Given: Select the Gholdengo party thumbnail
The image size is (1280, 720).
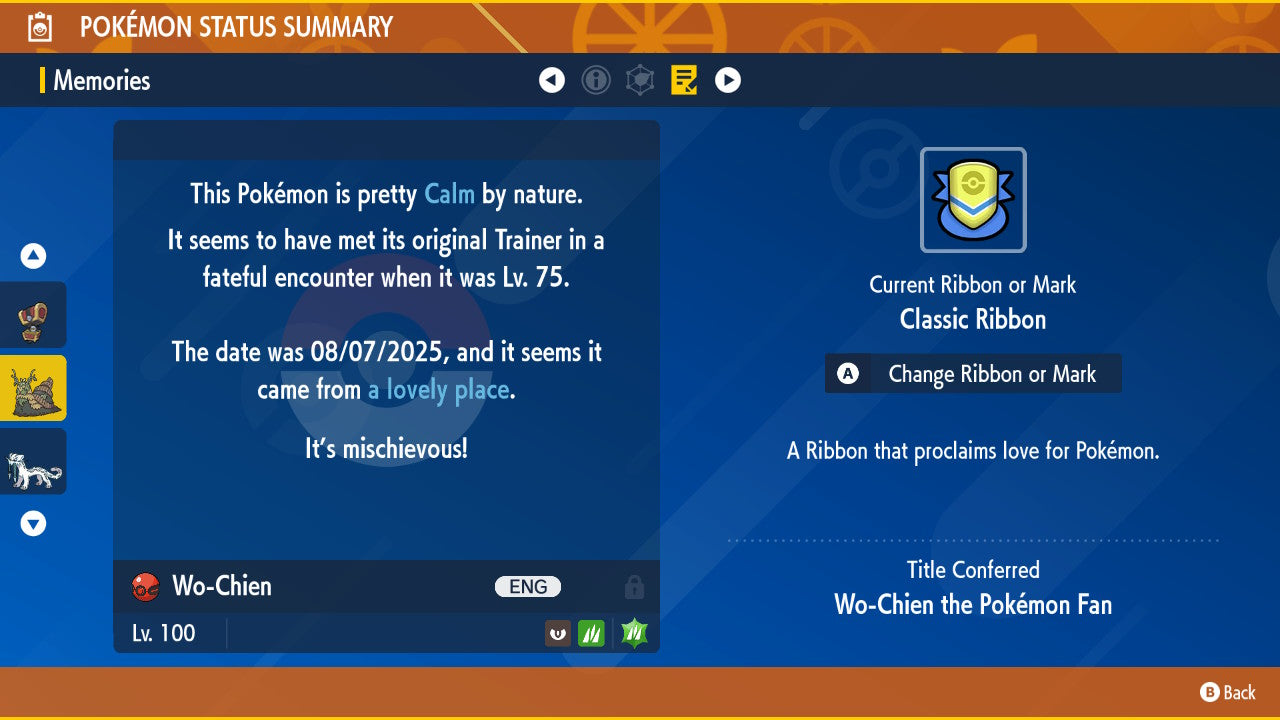Looking at the screenshot, I should click(x=34, y=315).
